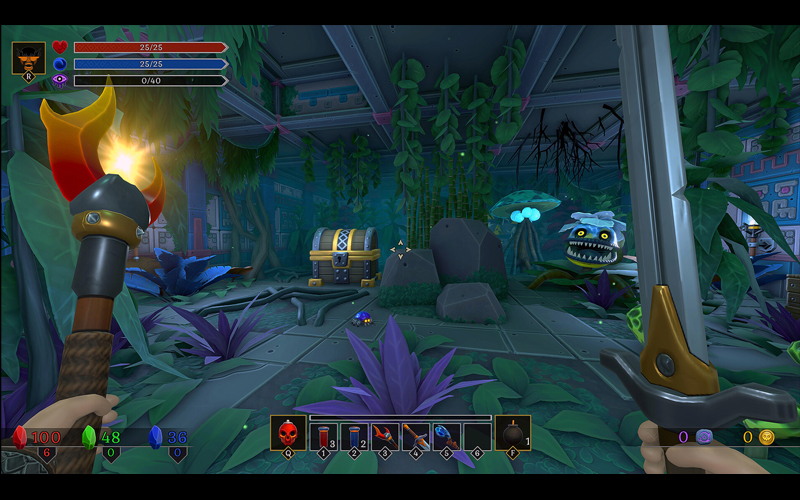Choose the sword in the hotbar

click(416, 436)
